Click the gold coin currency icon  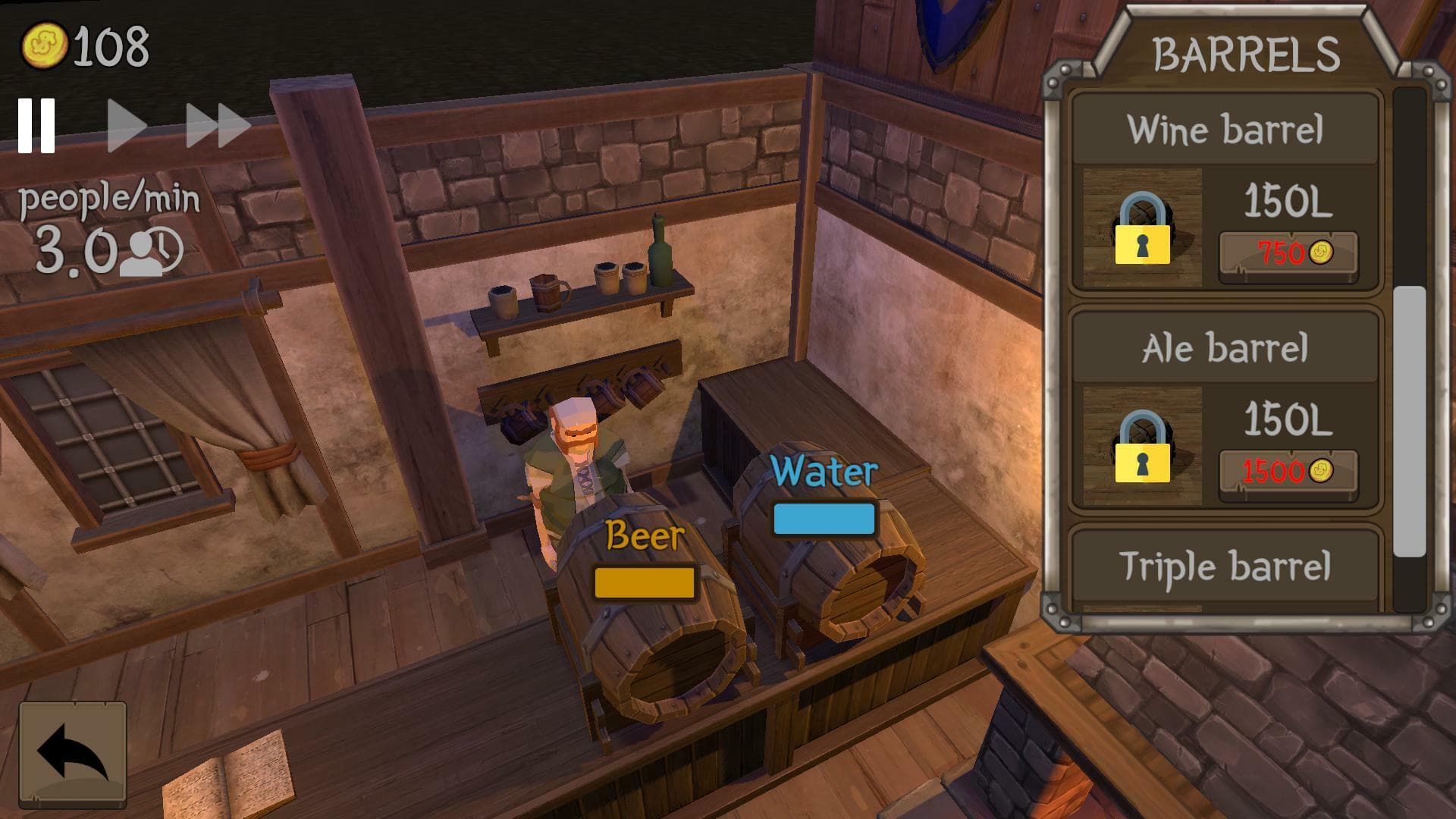(45, 45)
